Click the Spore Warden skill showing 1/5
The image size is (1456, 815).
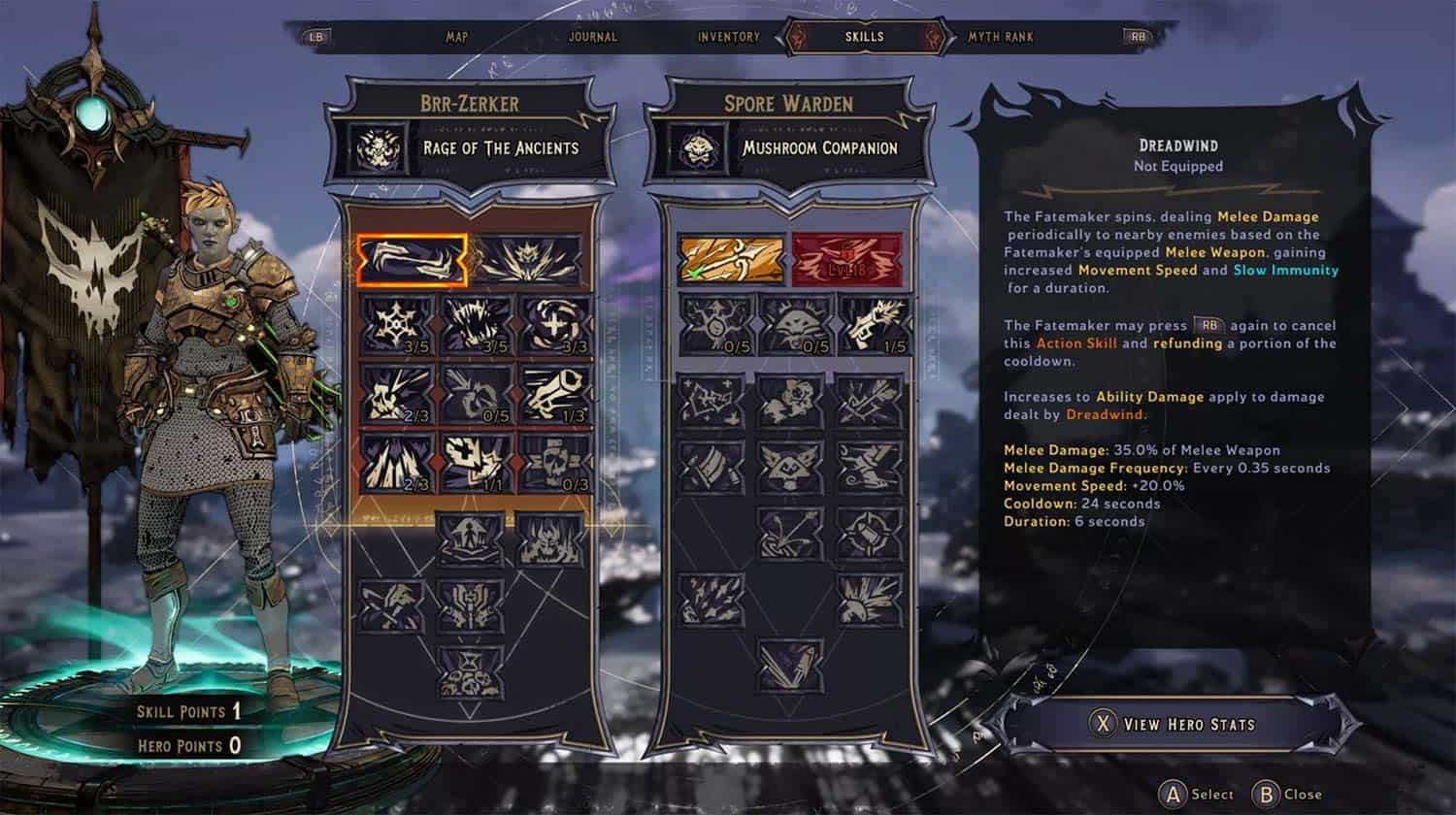(x=871, y=323)
